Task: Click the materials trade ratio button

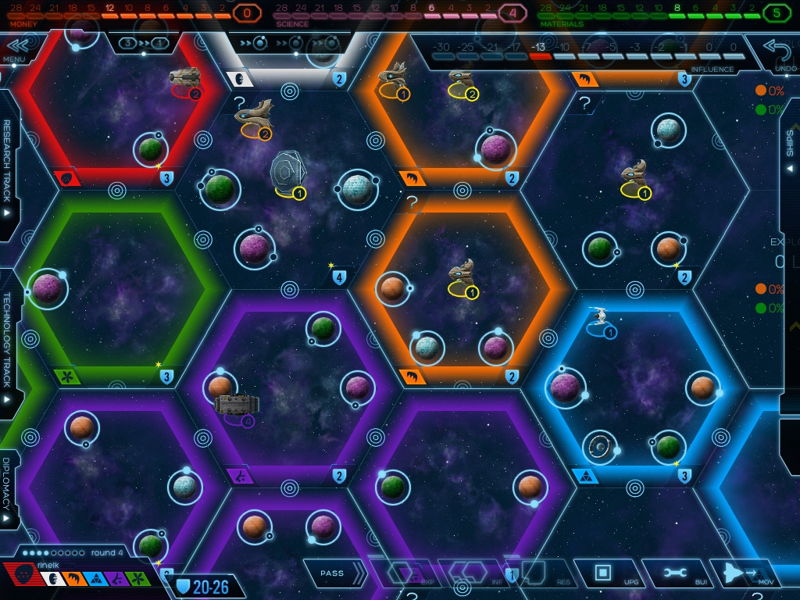Action: 141,43
